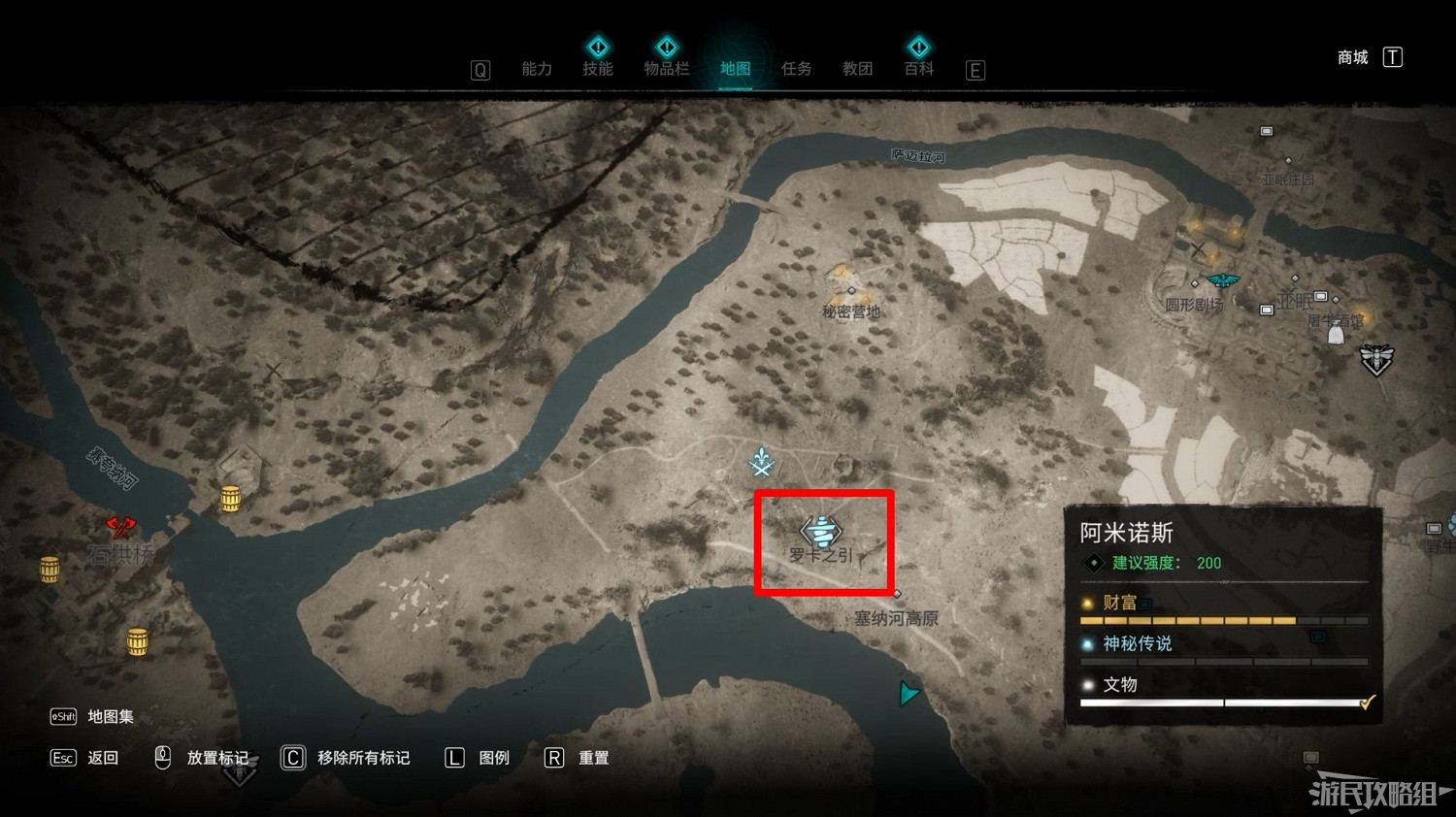Viewport: 1456px width, 817px height.
Task: Click the 建议强度 power diamond icon
Action: tap(1093, 562)
